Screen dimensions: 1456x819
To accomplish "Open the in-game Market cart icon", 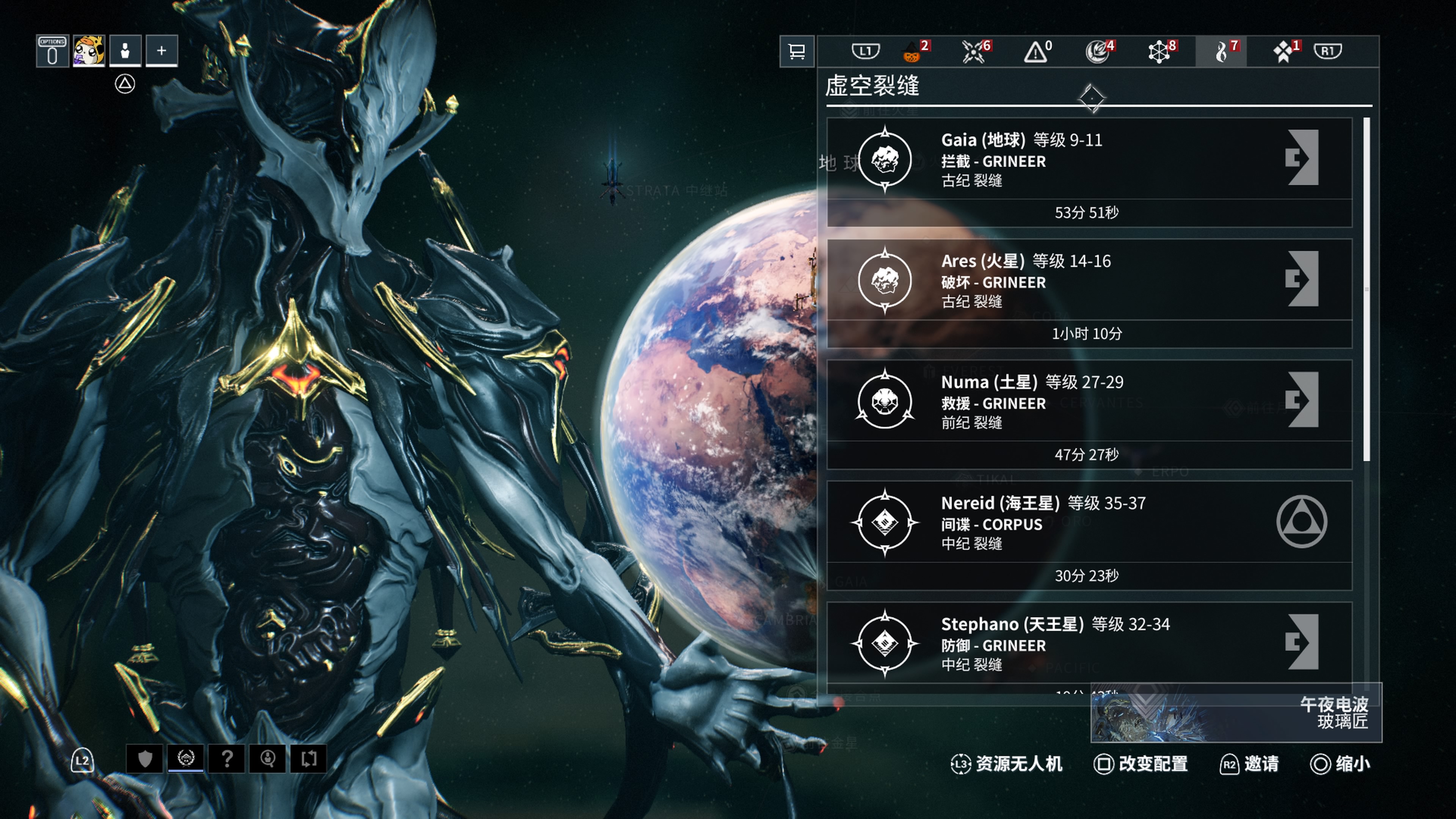I will [797, 52].
